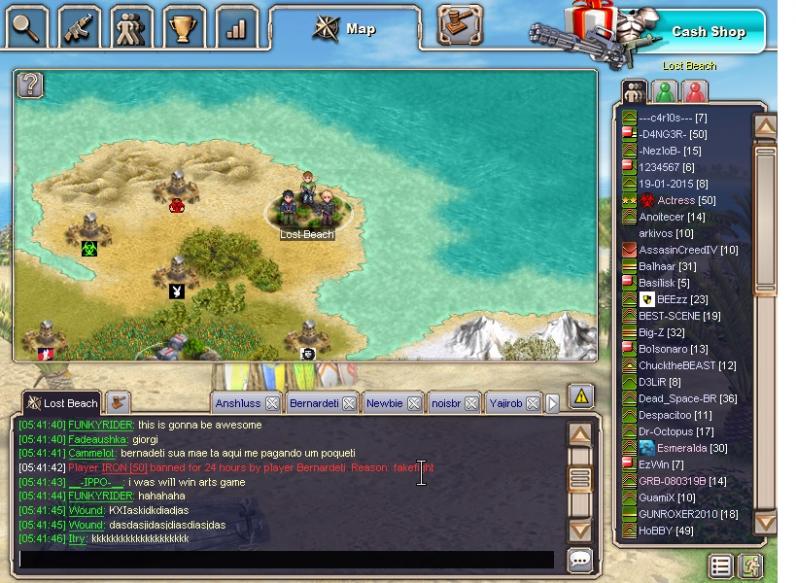Click the gavel icon button
This screenshot has height=583, width=796.
[x=459, y=25]
